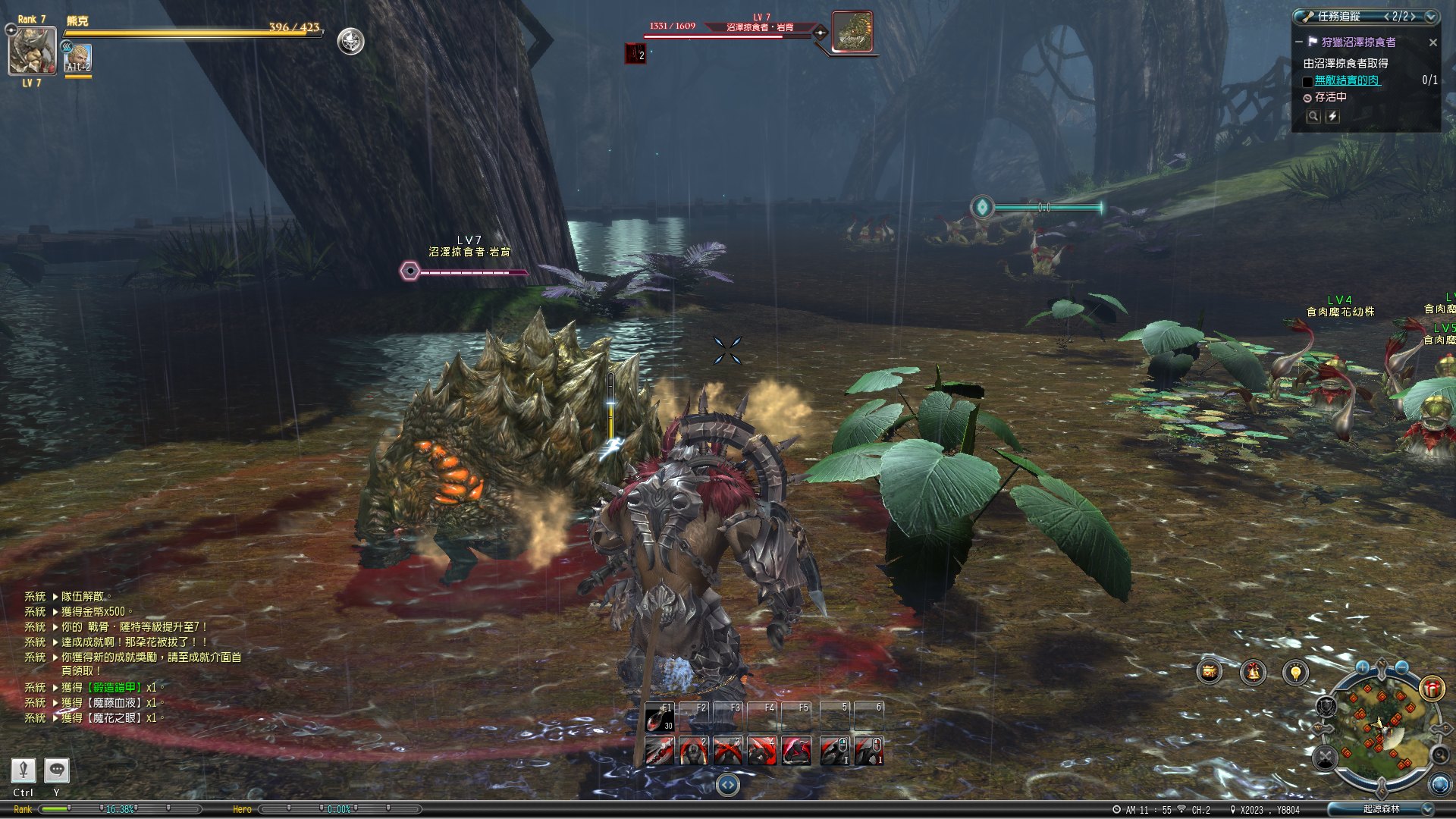Image resolution: width=1456 pixels, height=819 pixels.
Task: Collapse the quest tracker with the dropdown arrow
Action: pyautogui.click(x=1430, y=16)
